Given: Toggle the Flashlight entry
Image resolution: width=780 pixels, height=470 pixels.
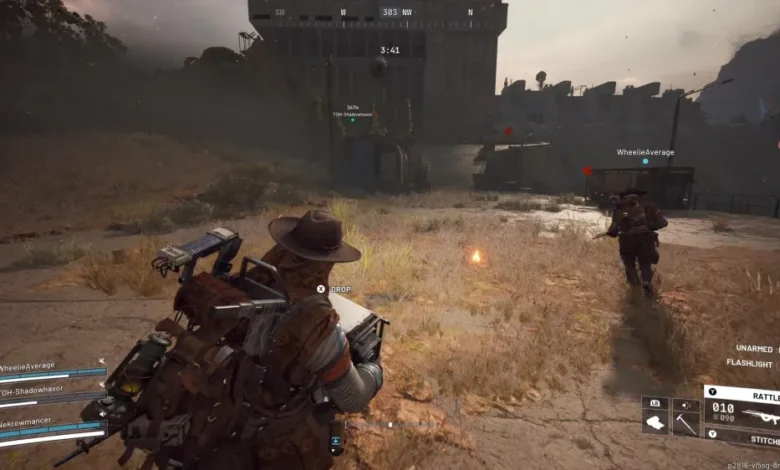Looking at the screenshot, I should 749,364.
